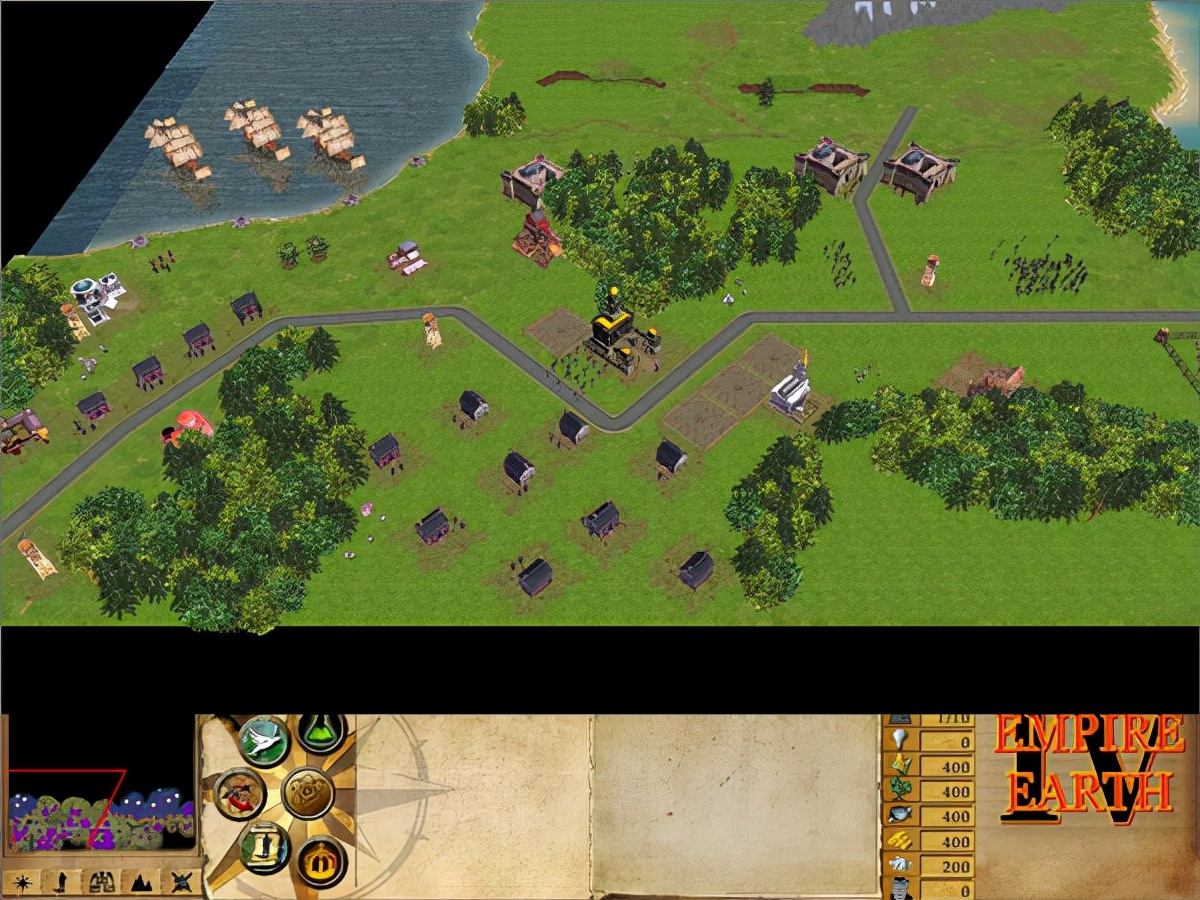Click the golden crown button
Screen dimensions: 1200x900
pyautogui.click(x=321, y=861)
